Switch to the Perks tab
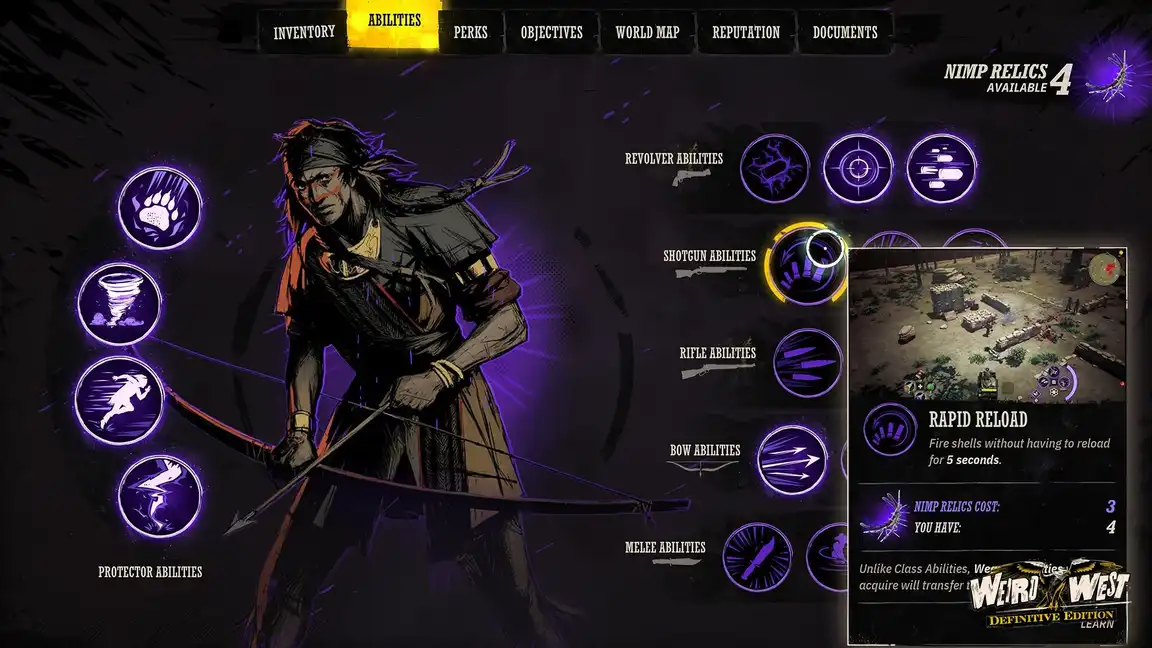This screenshot has width=1152, height=648. pos(470,32)
